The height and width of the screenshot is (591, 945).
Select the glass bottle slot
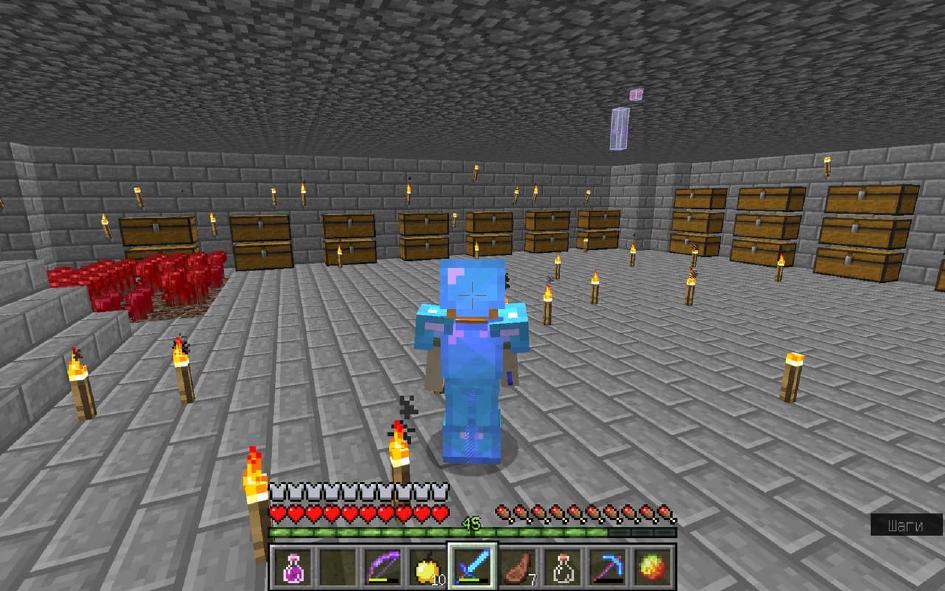[563, 568]
